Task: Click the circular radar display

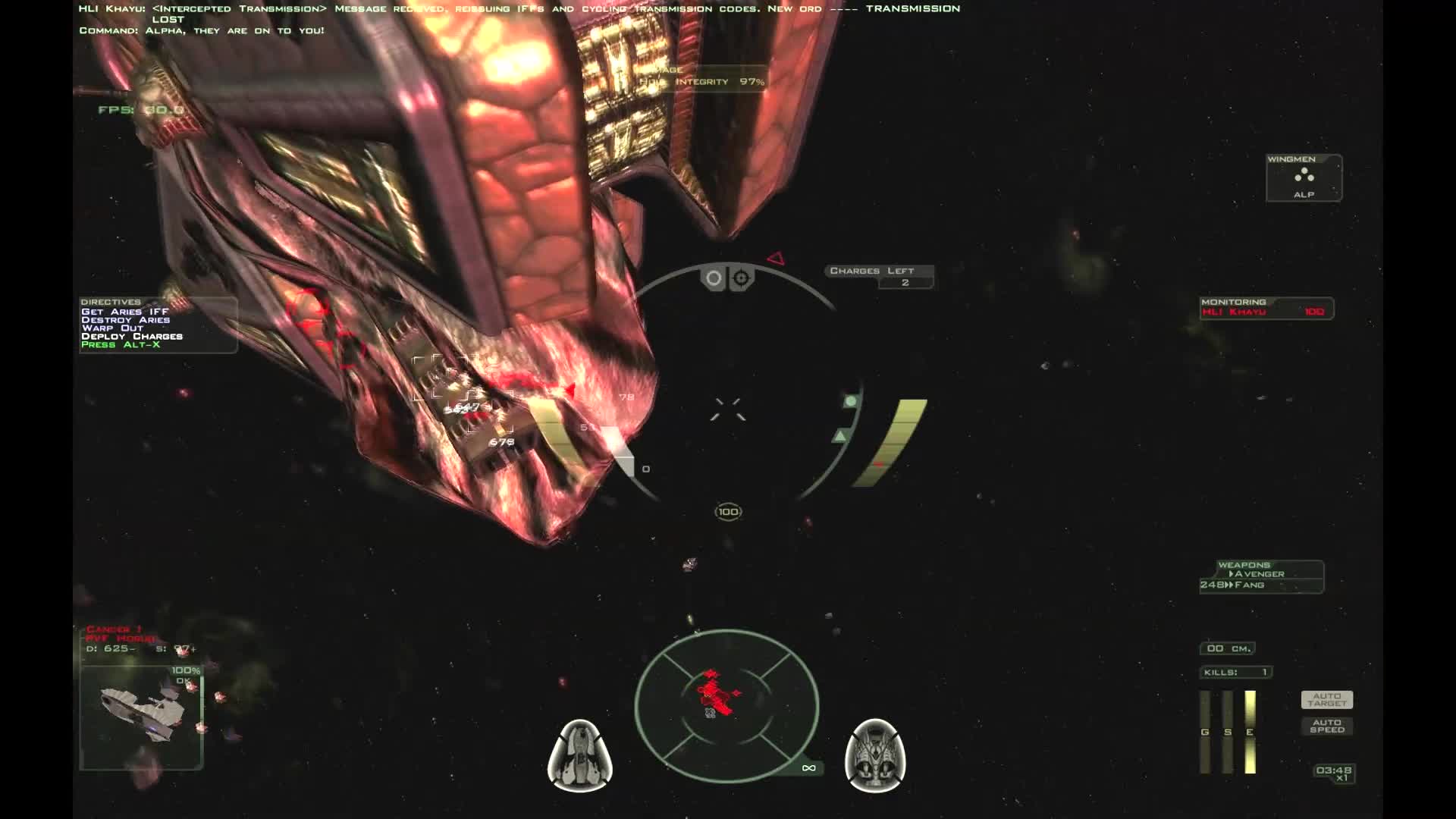Action: (x=726, y=705)
